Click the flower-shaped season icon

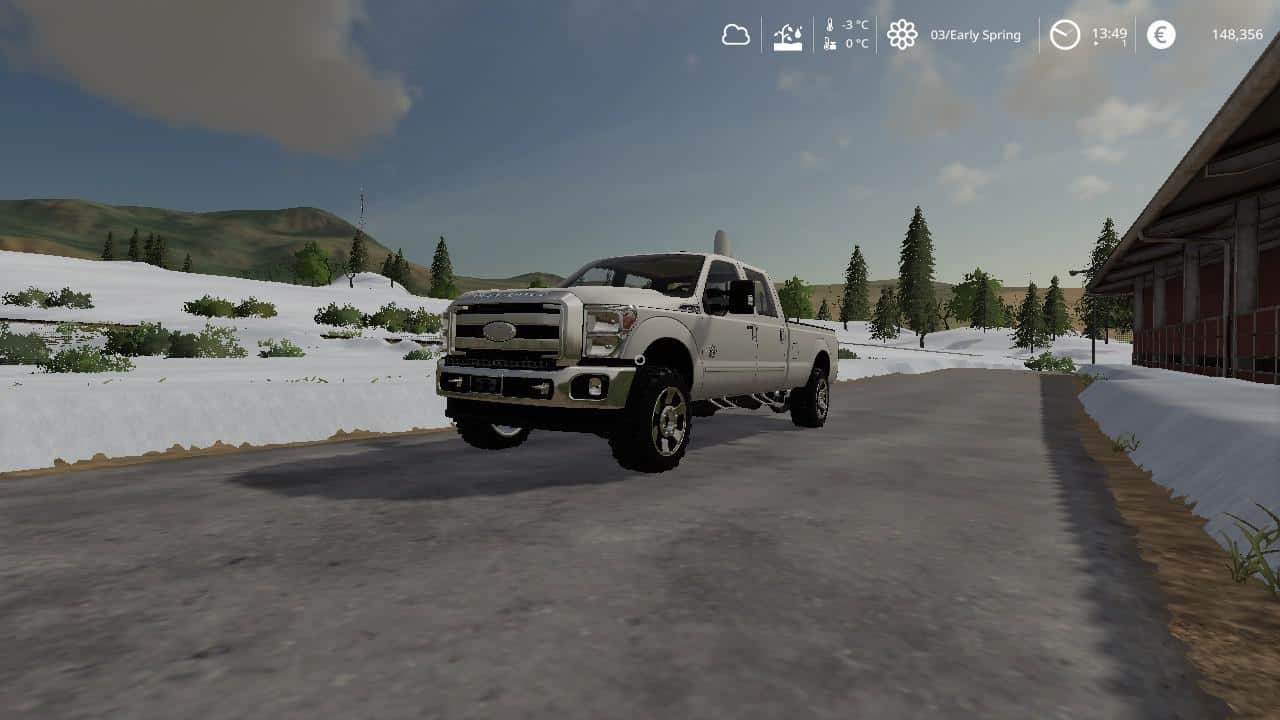tap(902, 35)
